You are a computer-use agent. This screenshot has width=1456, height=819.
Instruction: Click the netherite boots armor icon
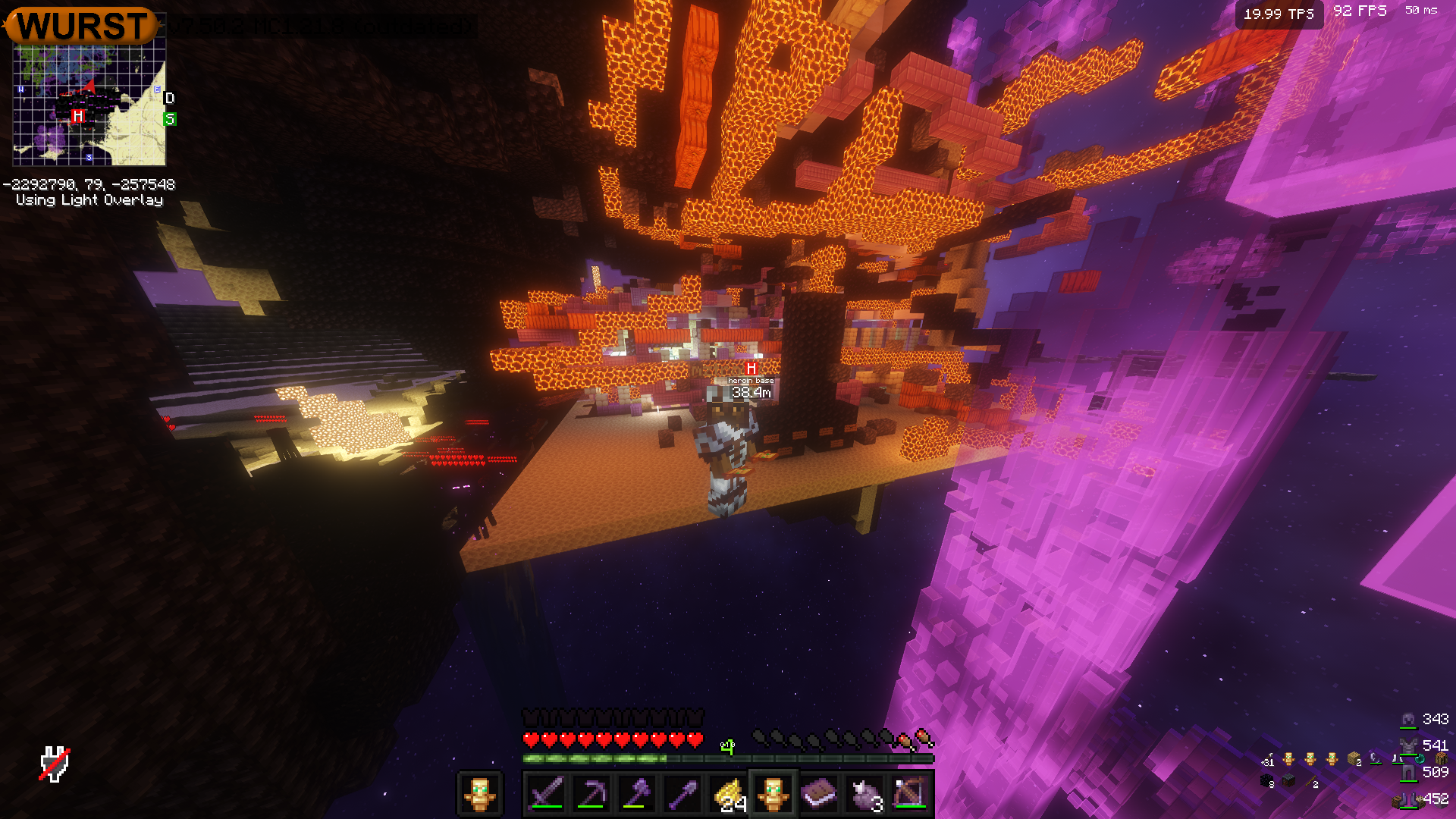pos(1408,799)
